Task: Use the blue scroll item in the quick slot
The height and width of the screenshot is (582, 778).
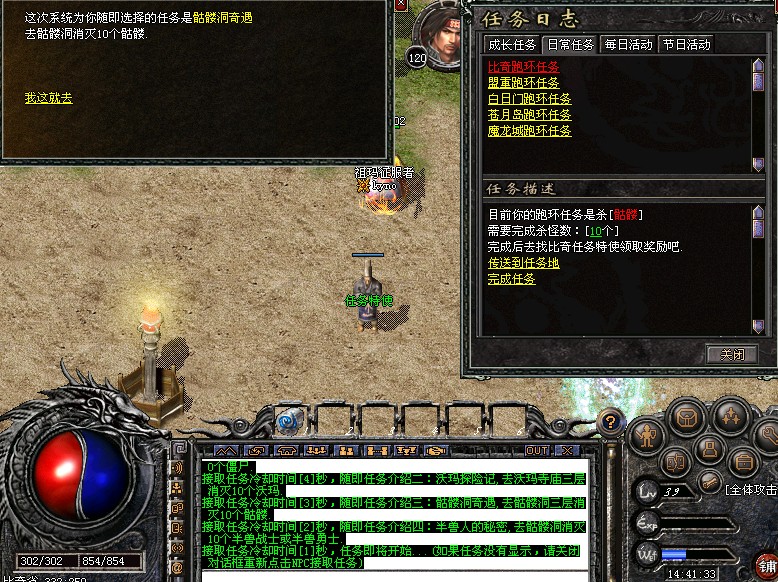Action: (289, 421)
